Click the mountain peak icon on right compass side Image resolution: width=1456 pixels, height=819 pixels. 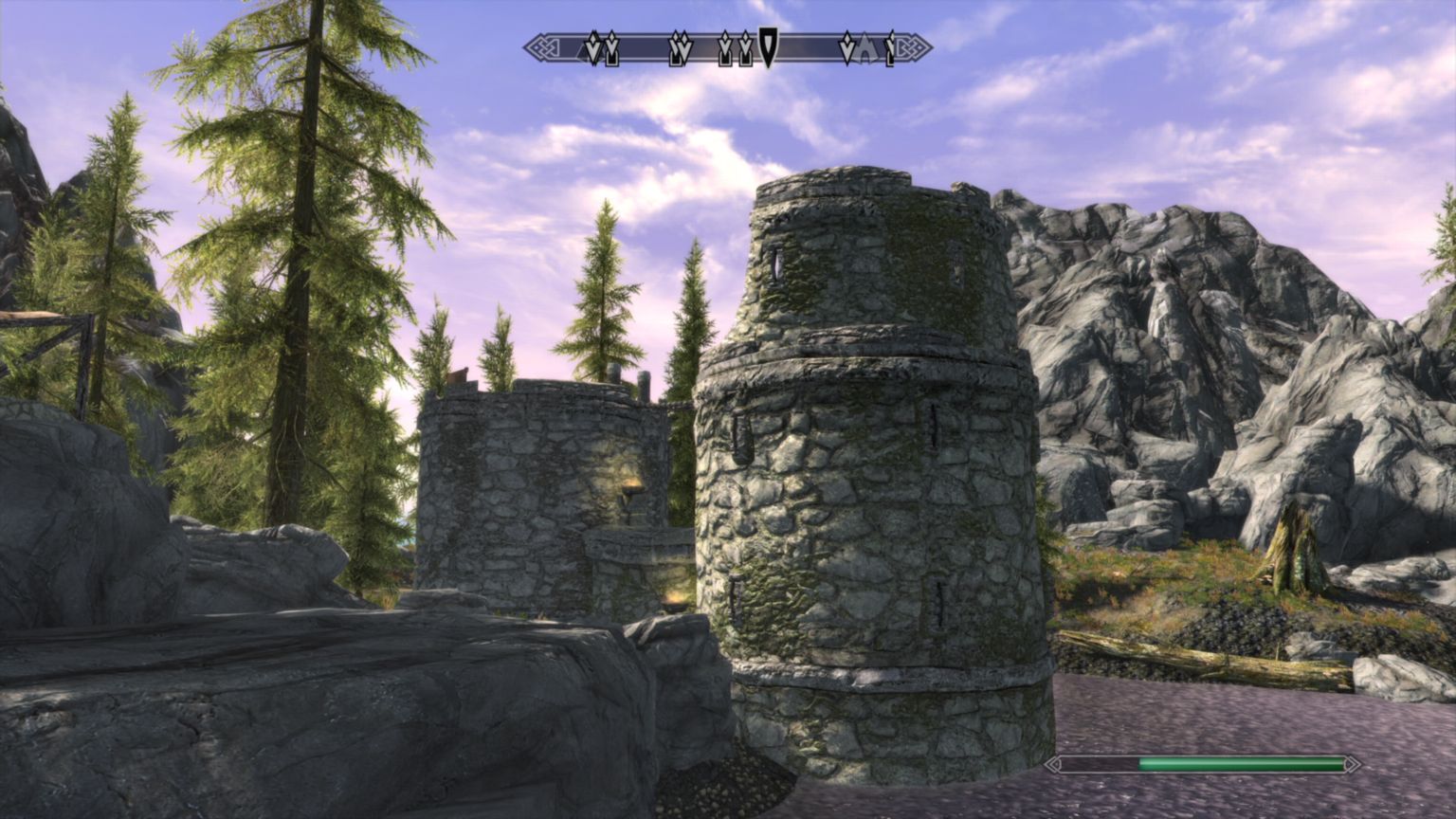(x=864, y=47)
